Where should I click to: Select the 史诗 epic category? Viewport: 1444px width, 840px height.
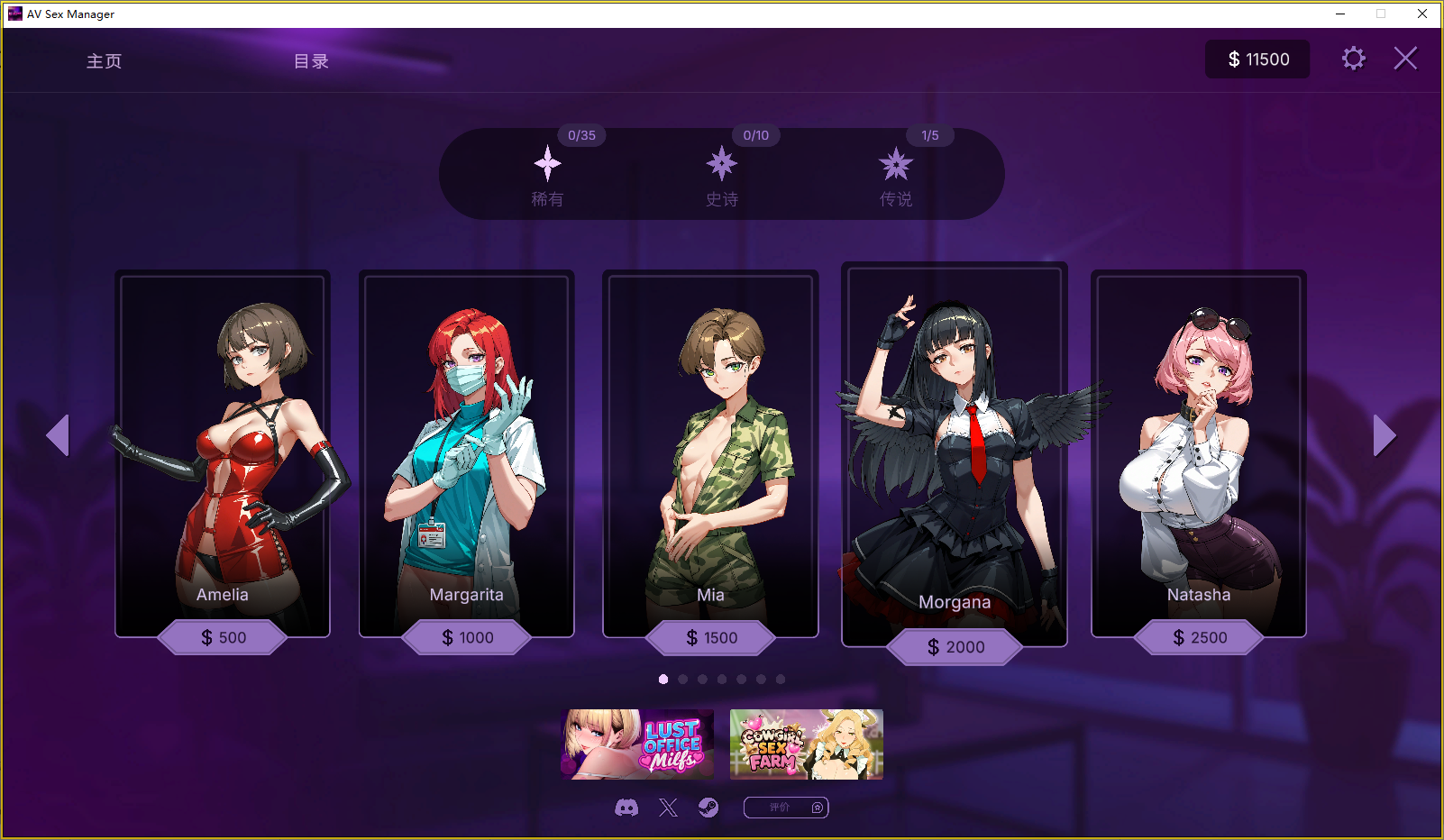coord(721,176)
